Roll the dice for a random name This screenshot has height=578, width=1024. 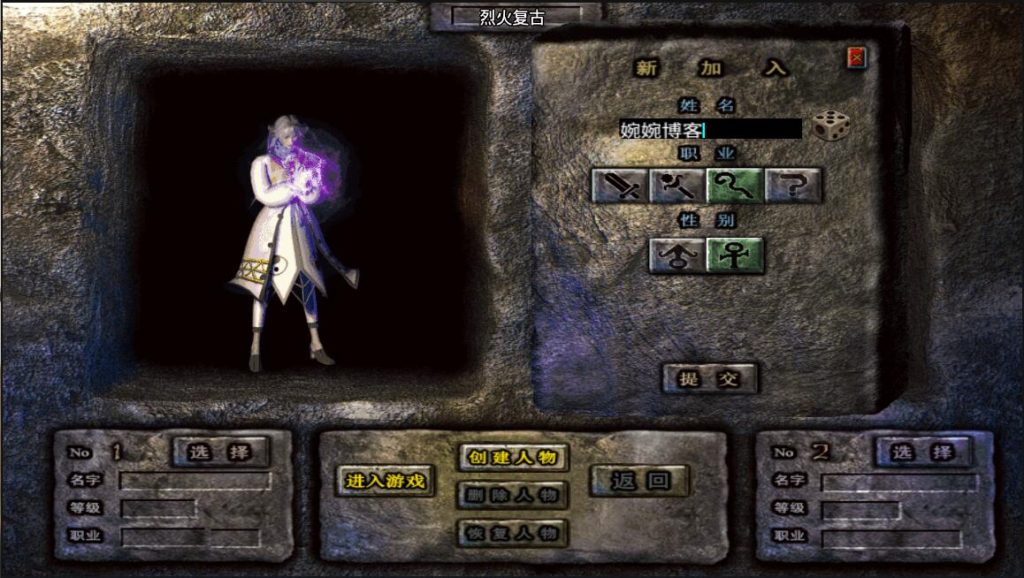(830, 126)
